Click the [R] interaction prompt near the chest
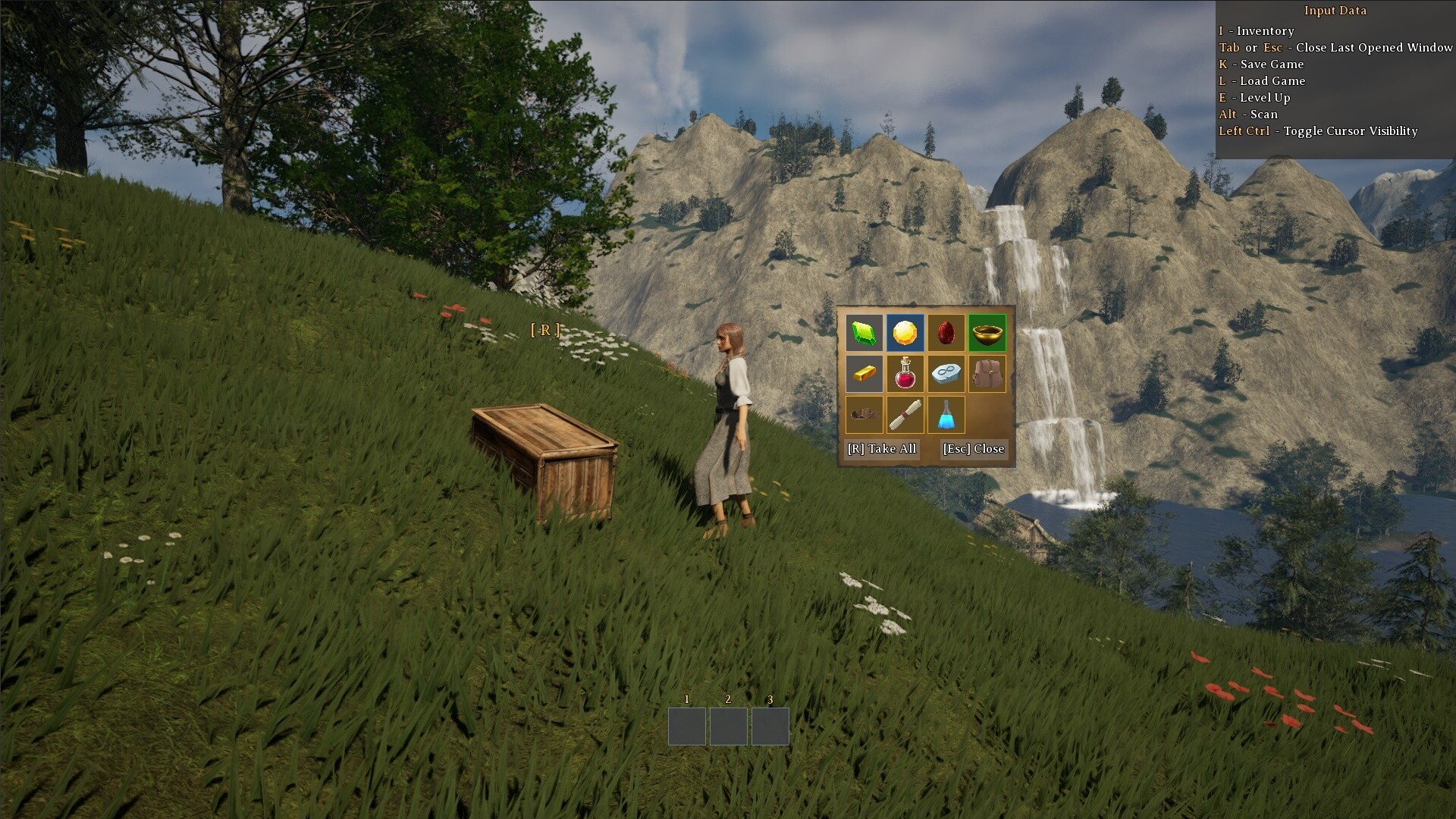 pos(544,329)
